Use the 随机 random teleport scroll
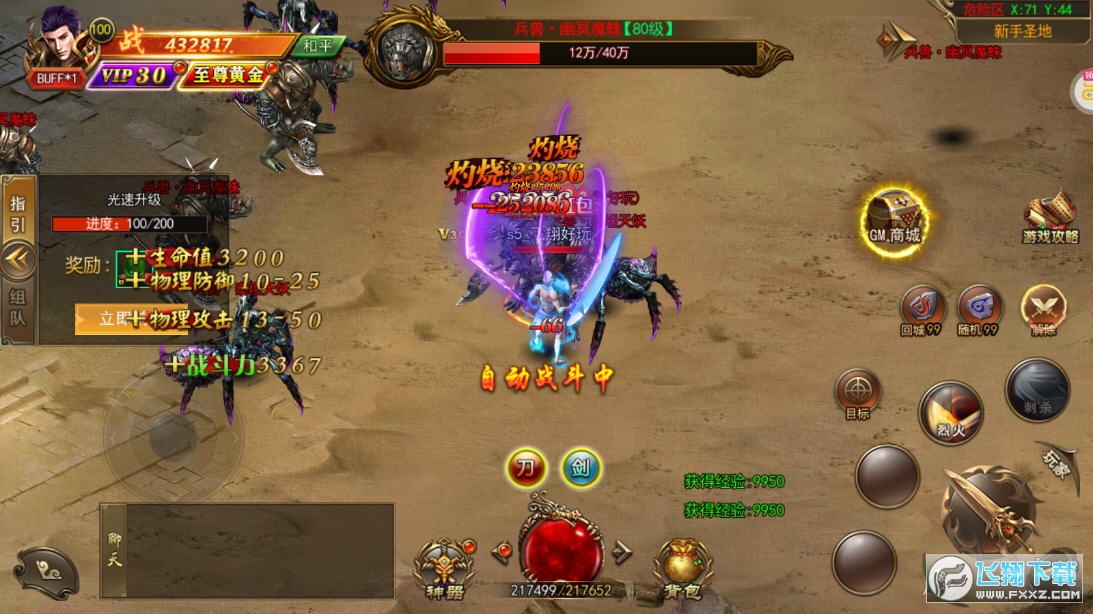The image size is (1093, 614). [x=979, y=310]
